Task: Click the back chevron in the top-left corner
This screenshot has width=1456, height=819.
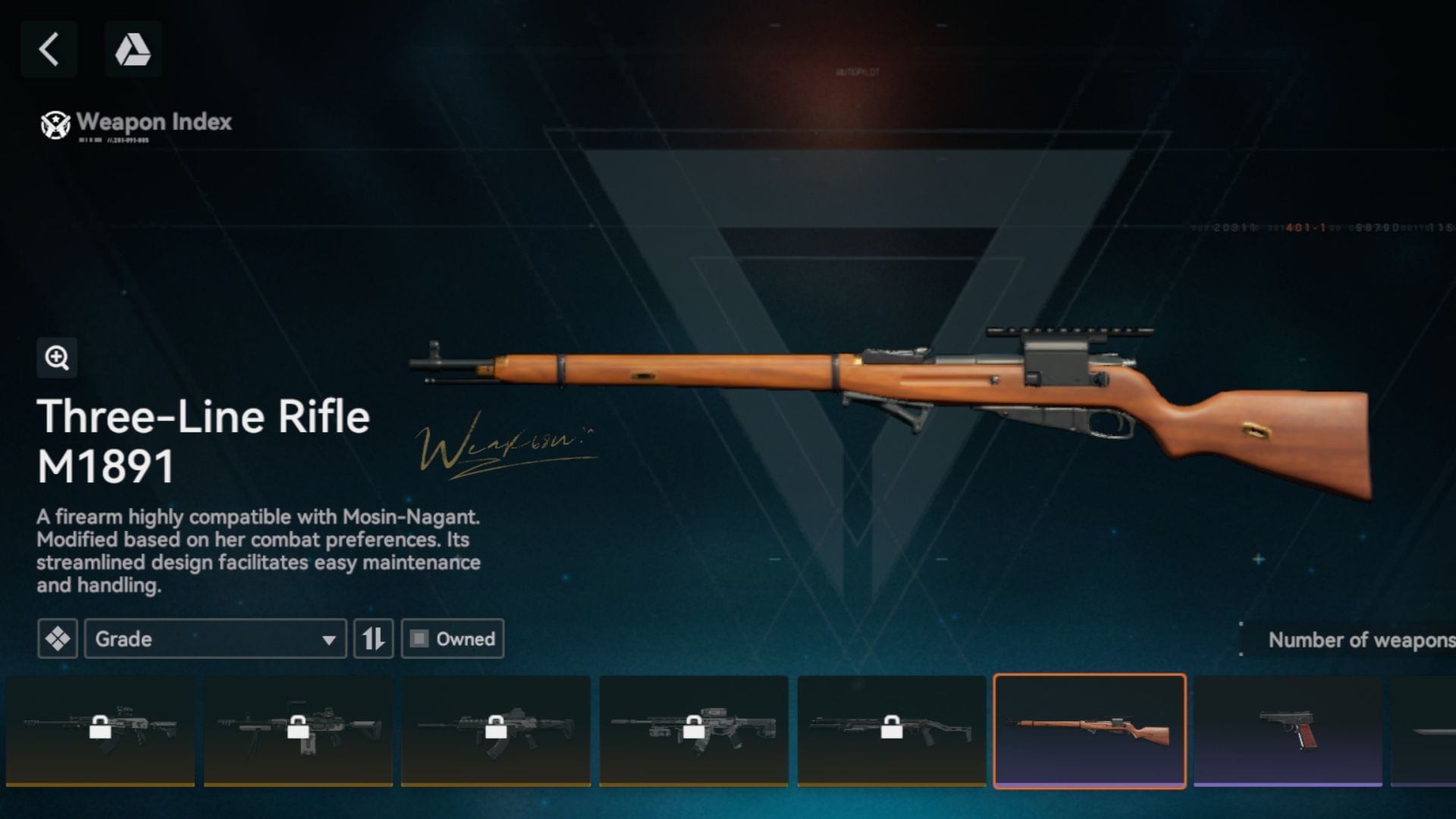Action: pyautogui.click(x=49, y=49)
